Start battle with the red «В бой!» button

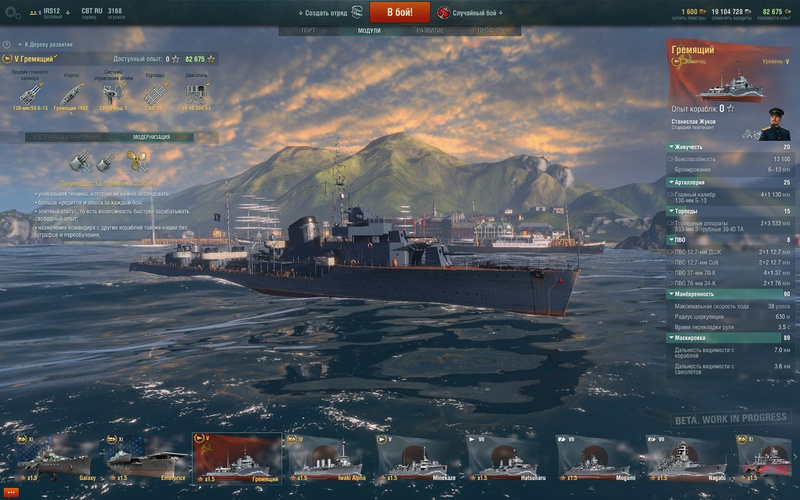399,12
